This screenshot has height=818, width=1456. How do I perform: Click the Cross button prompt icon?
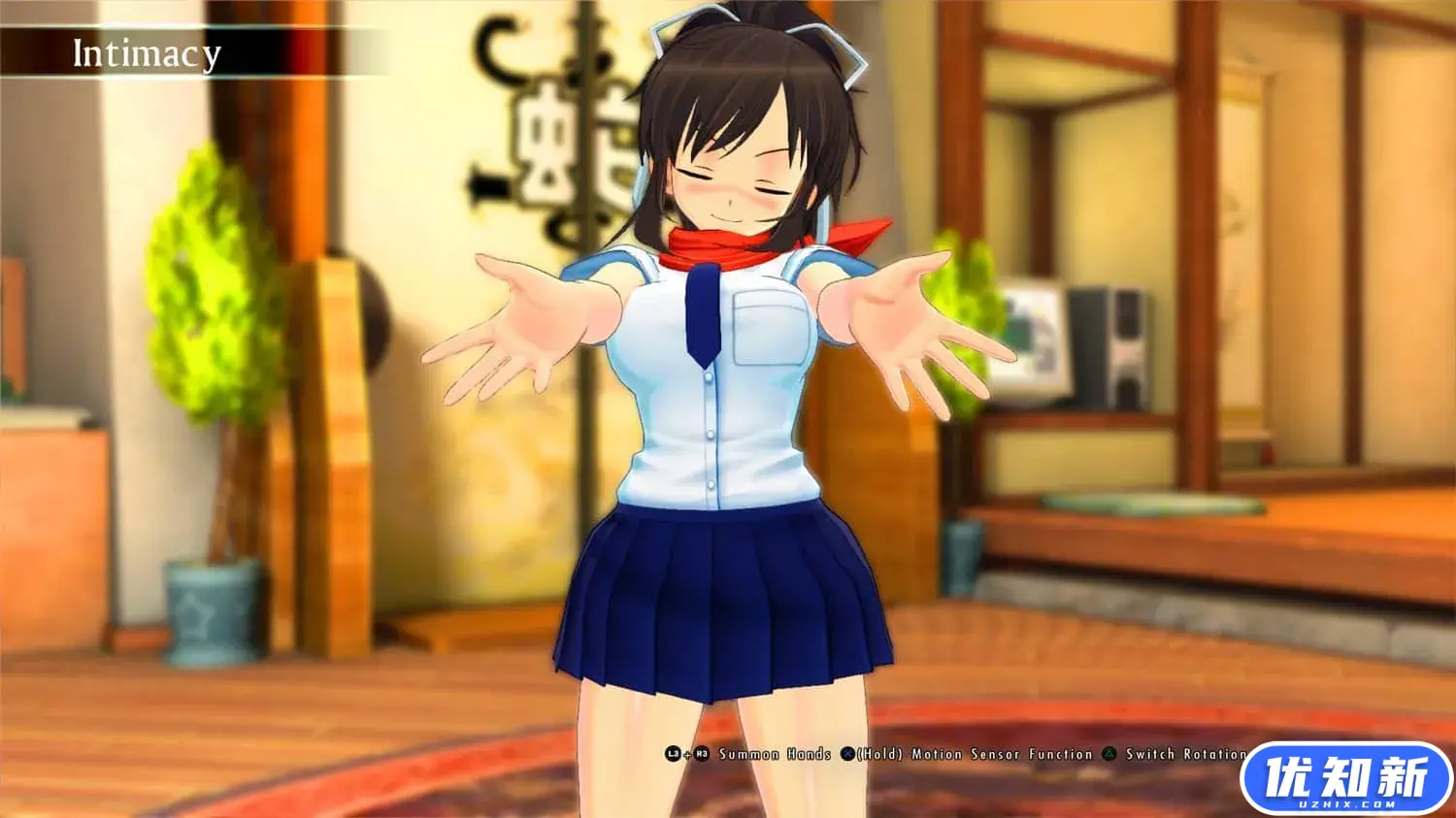(846, 753)
